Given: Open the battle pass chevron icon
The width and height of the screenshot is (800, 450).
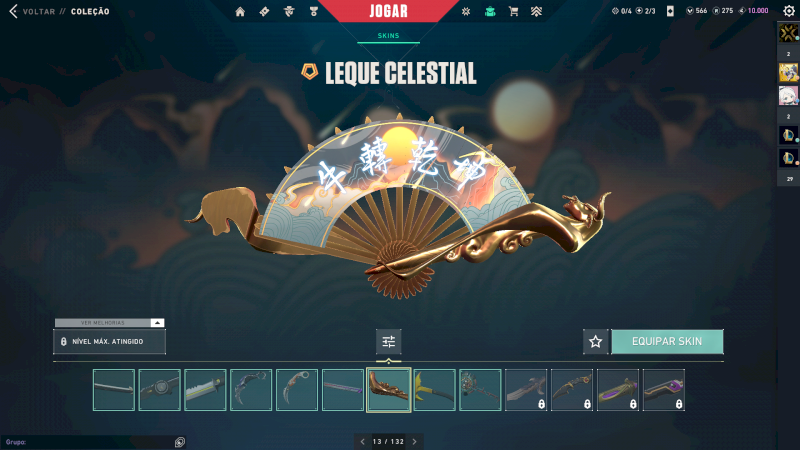Looking at the screenshot, I should point(536,12).
